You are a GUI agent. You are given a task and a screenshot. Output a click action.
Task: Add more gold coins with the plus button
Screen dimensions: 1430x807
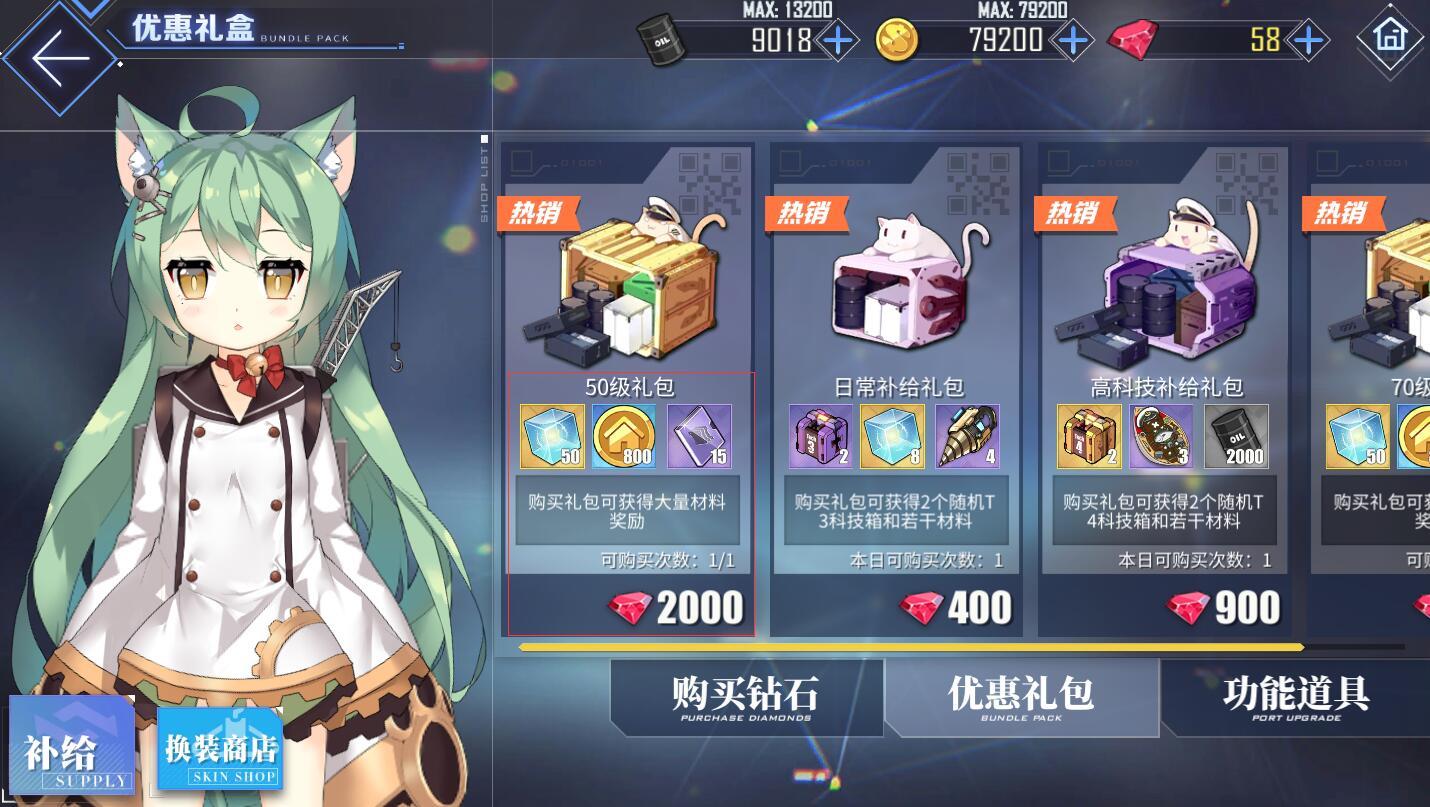[x=1072, y=40]
